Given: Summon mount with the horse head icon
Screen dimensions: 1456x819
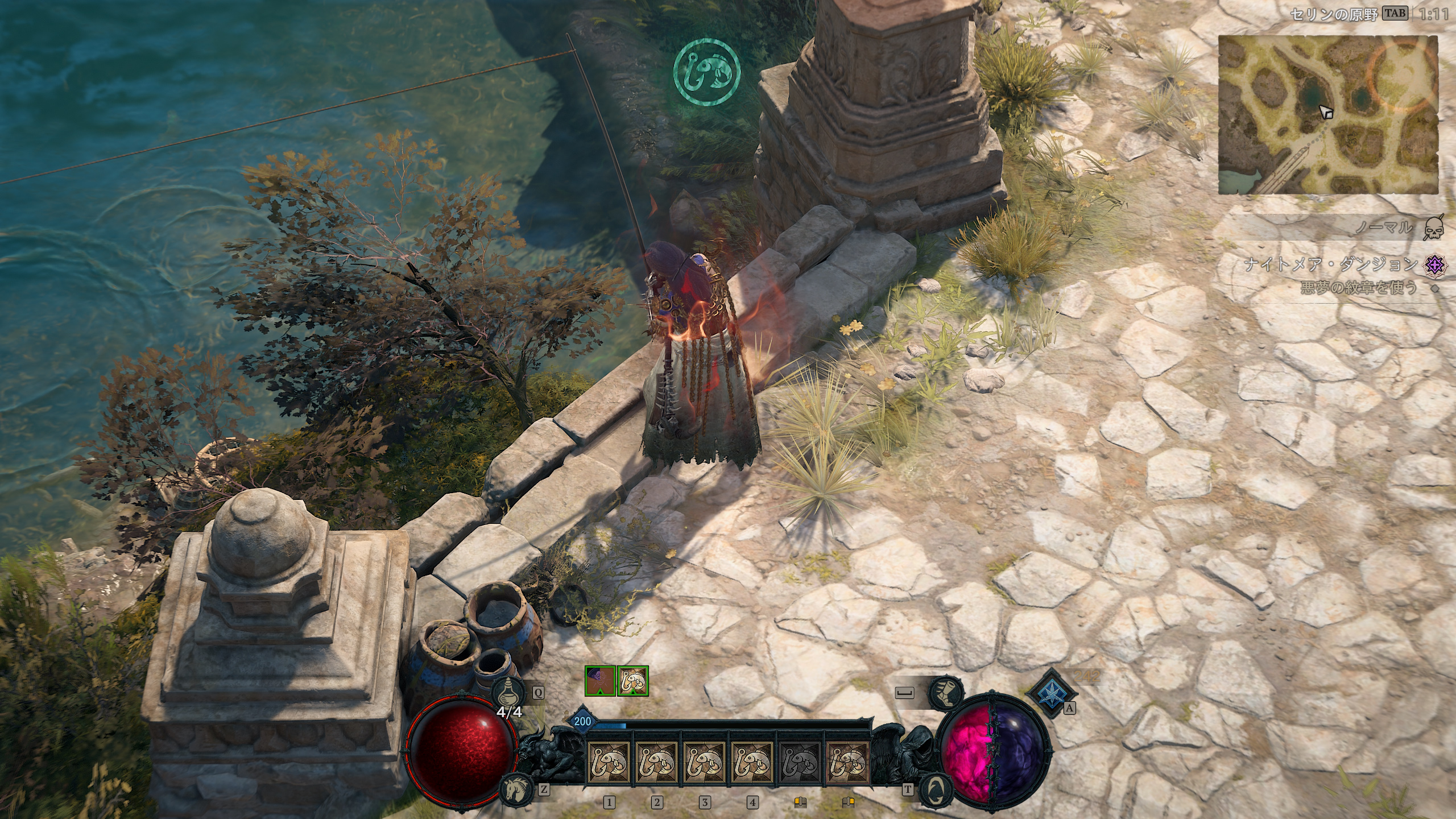Looking at the screenshot, I should coord(515,788).
